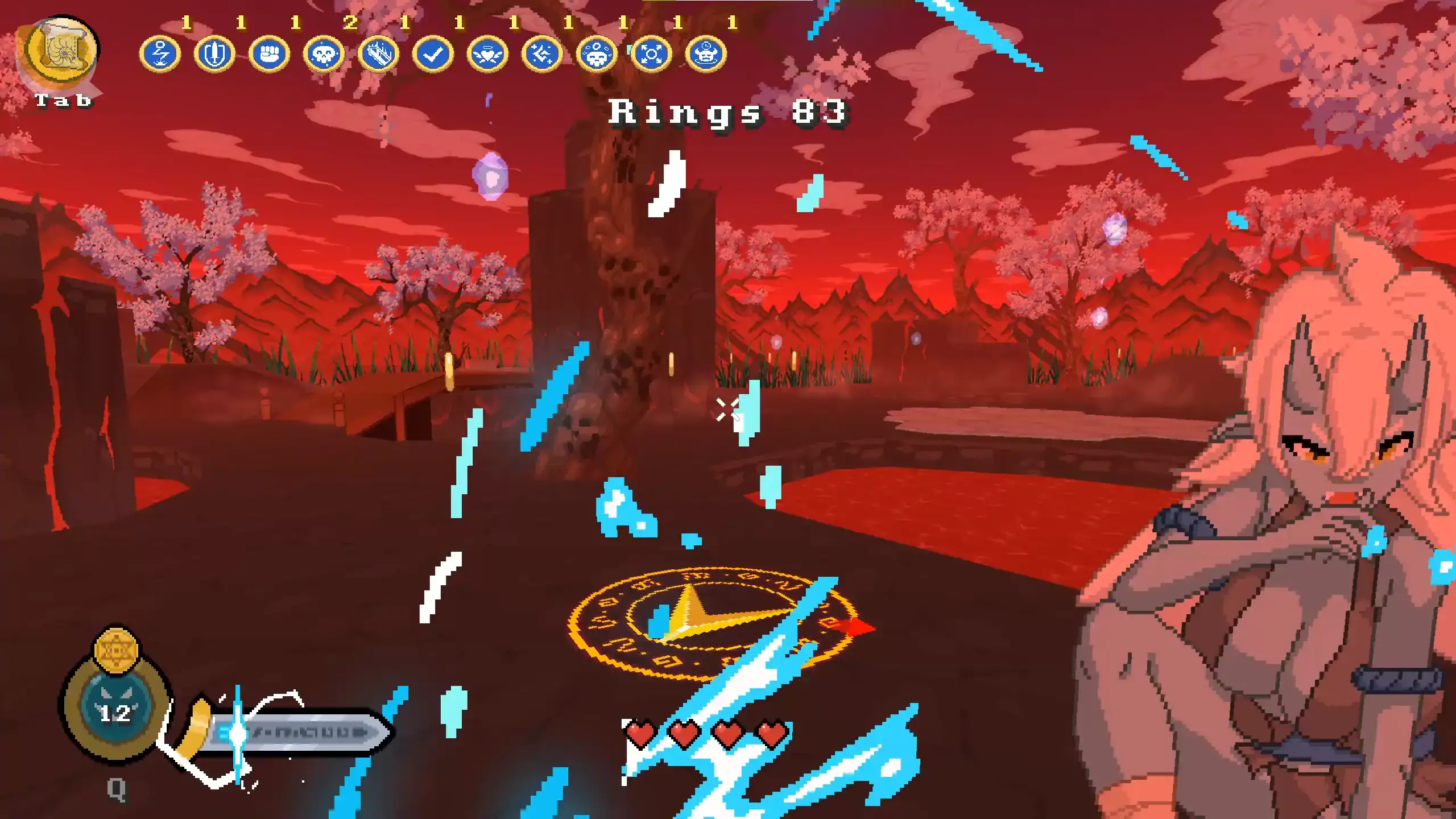Viewport: 1456px width, 819px height.
Task: Select the lightning figure buff icon
Action: [160, 55]
